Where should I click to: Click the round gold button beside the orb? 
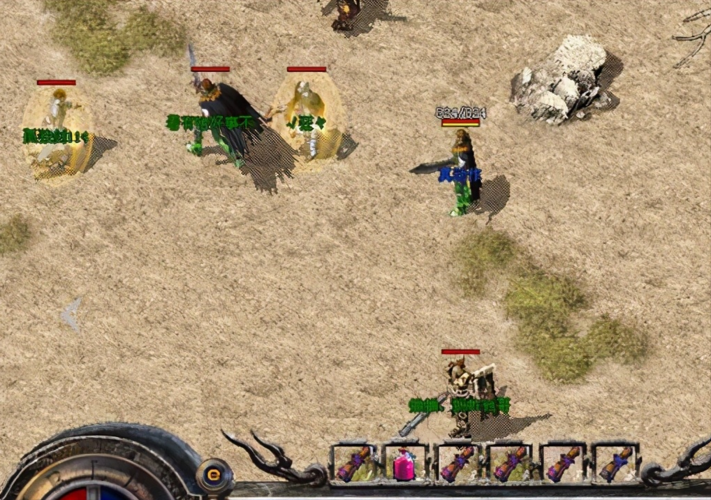214,474
